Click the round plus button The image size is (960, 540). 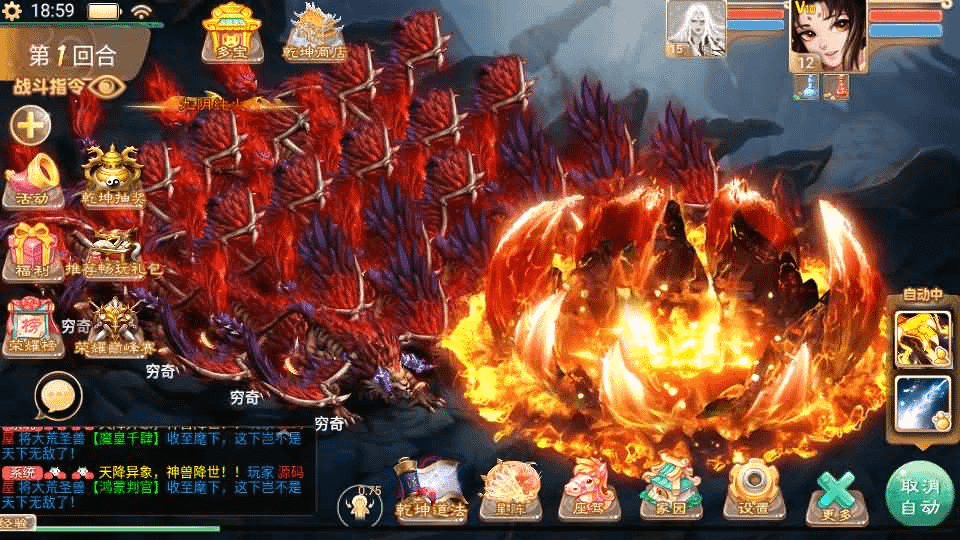pos(31,126)
